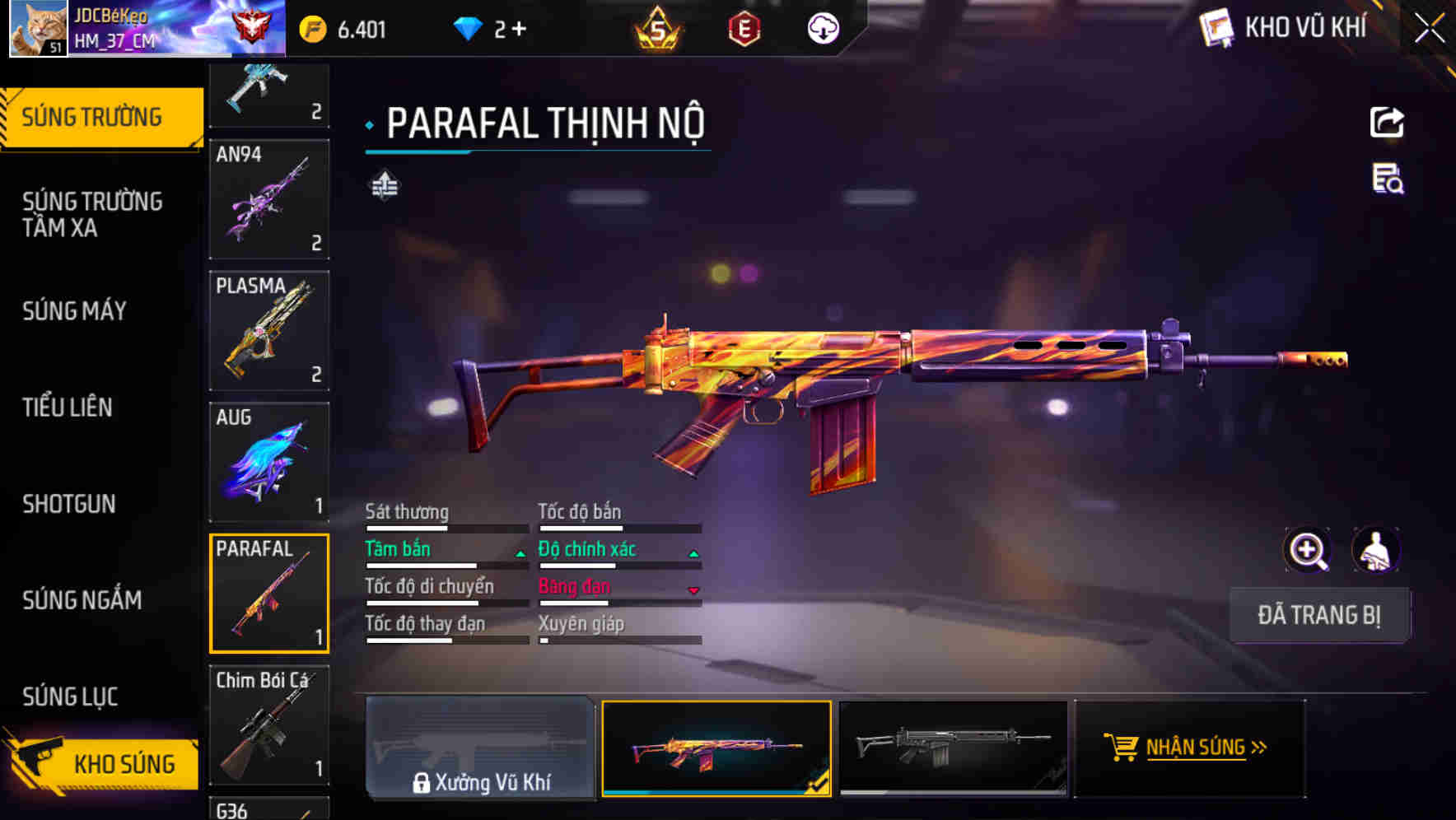The width and height of the screenshot is (1456, 820).
Task: Click the weapon trait badge under the title
Action: coord(384,185)
